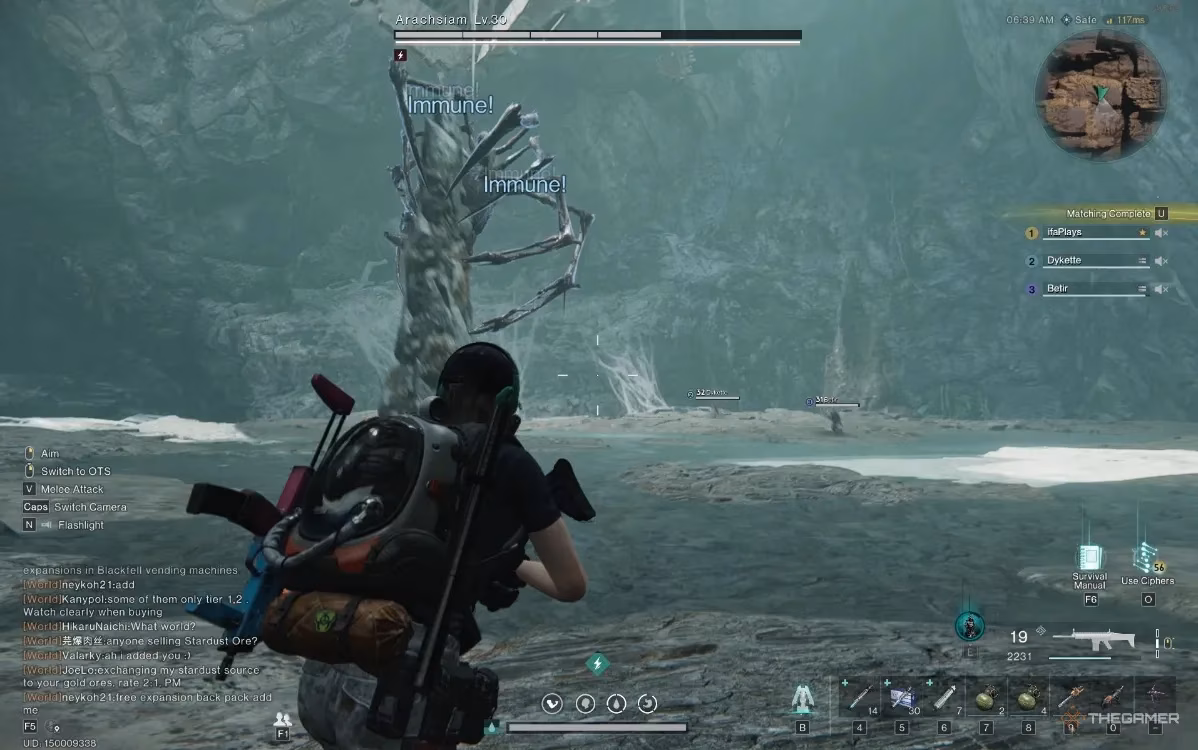Toggle mute speaker next to Dykette
The height and width of the screenshot is (750, 1198).
pos(1161,261)
